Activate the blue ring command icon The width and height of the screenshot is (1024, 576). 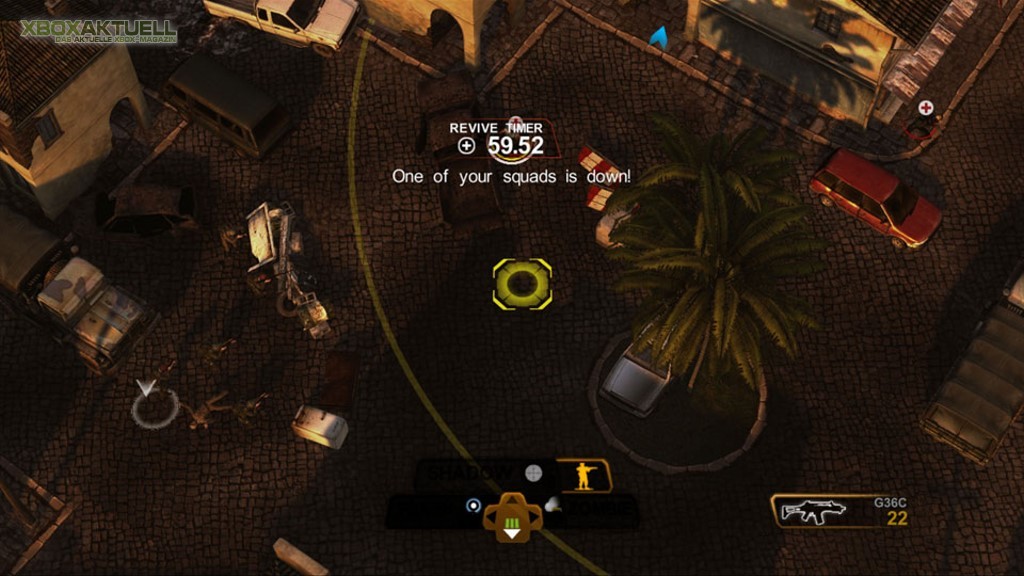coord(473,506)
